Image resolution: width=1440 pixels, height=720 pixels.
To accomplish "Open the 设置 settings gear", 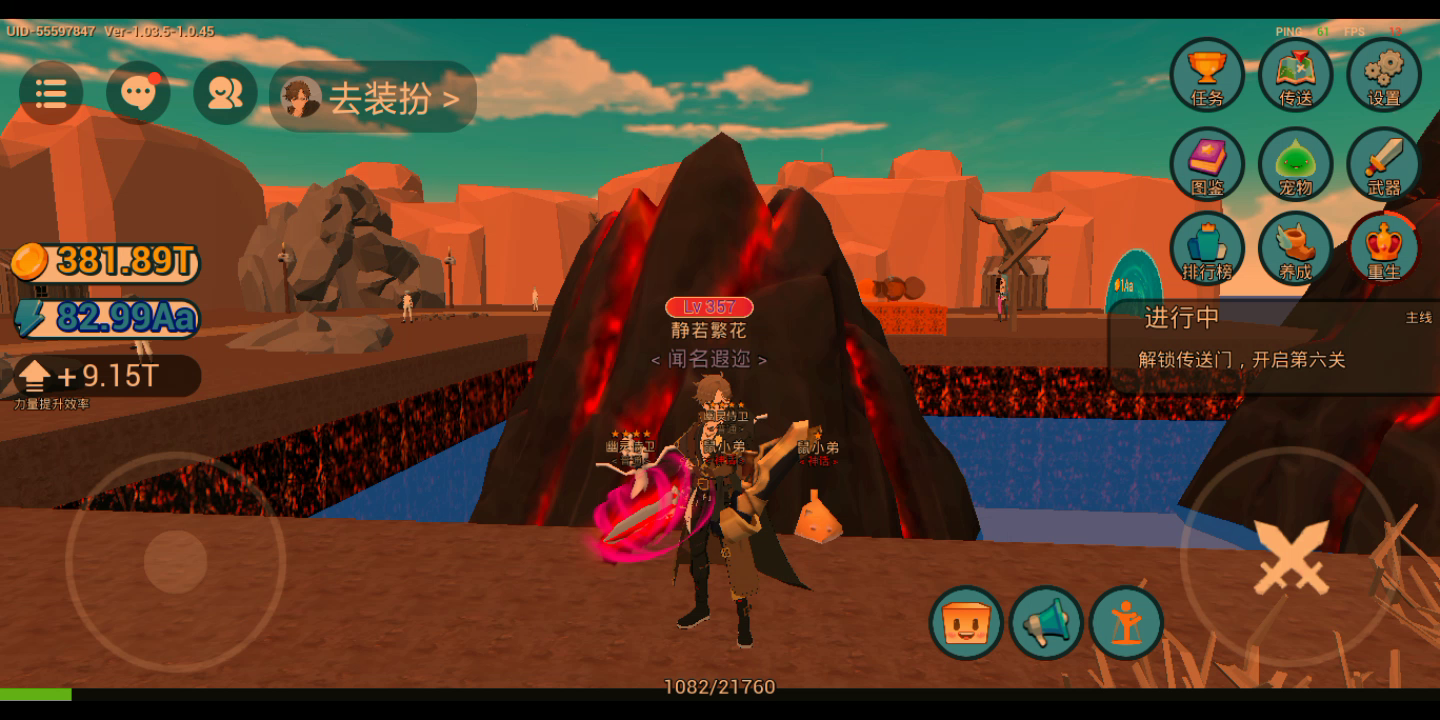I will 1384,75.
